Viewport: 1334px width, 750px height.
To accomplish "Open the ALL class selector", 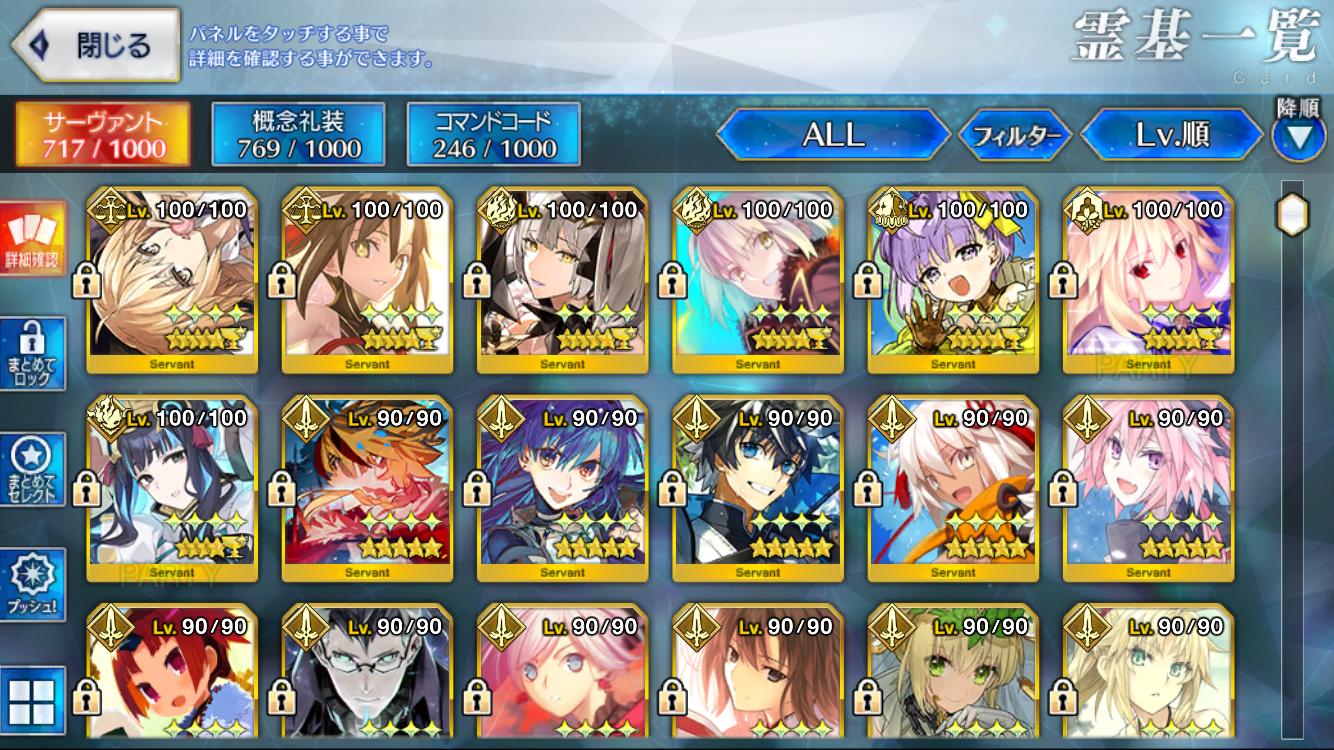I will 833,135.
